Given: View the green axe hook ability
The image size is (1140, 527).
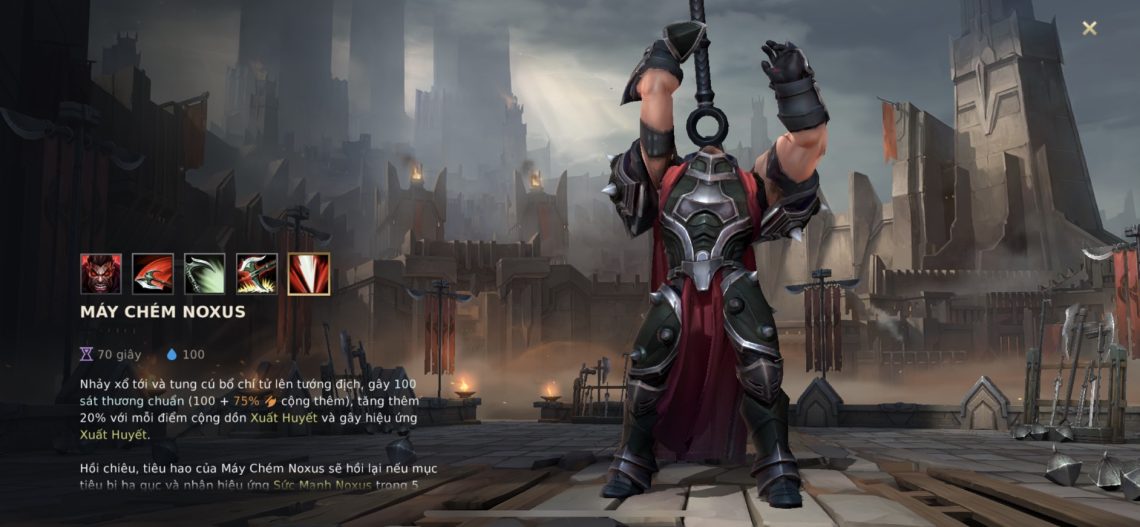Looking at the screenshot, I should click(x=205, y=274).
